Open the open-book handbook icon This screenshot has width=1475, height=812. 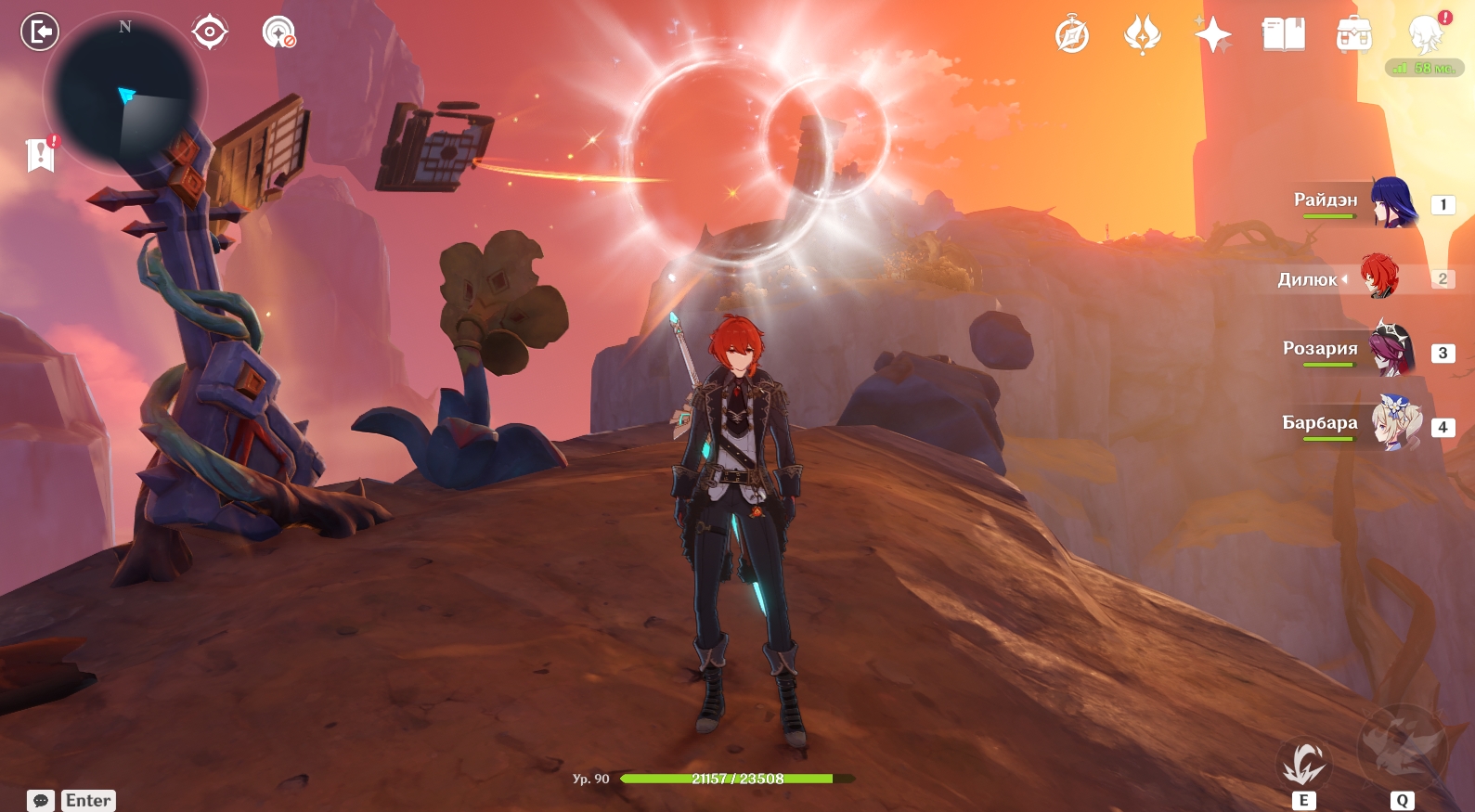[1283, 36]
